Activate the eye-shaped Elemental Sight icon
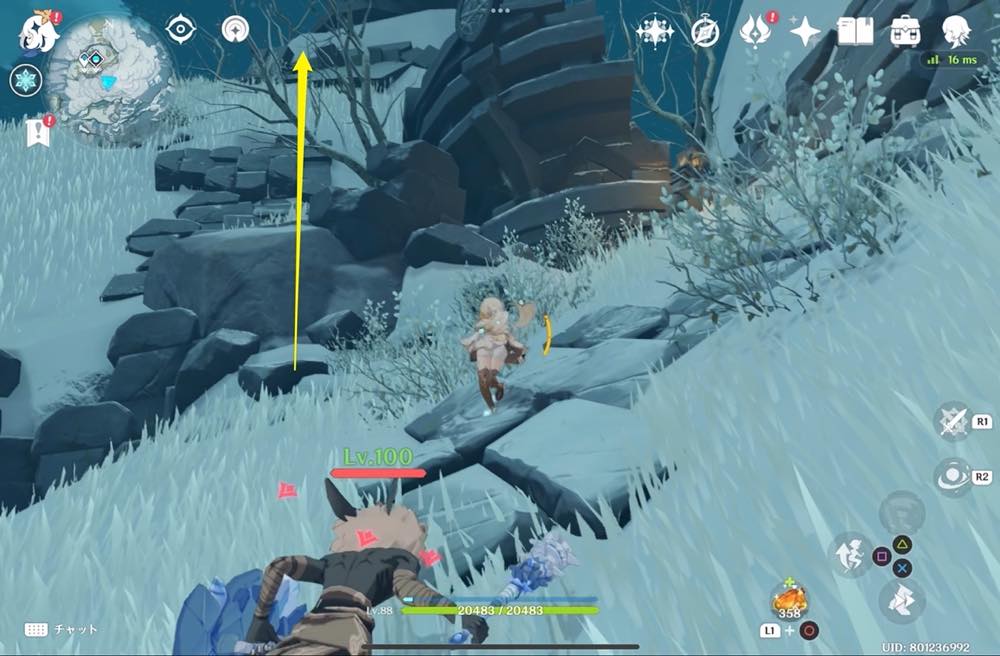Screen dimensions: 1000x656 [180, 29]
